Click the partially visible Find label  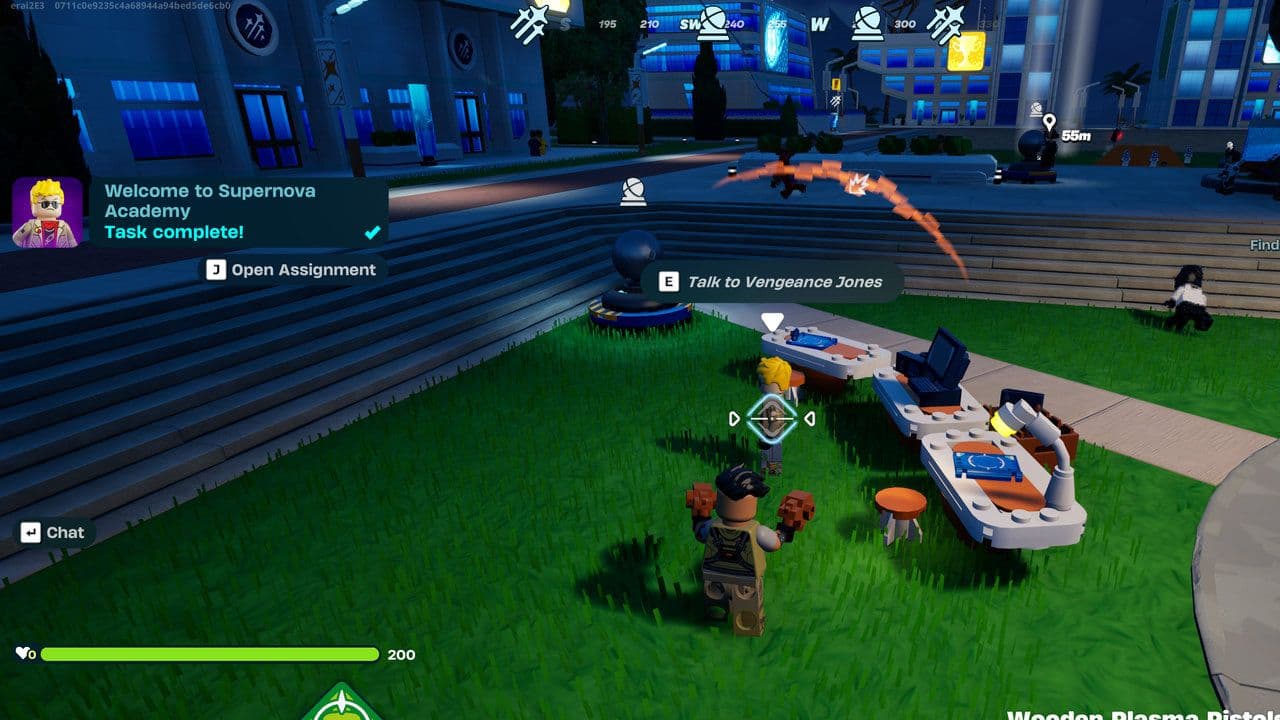1264,244
